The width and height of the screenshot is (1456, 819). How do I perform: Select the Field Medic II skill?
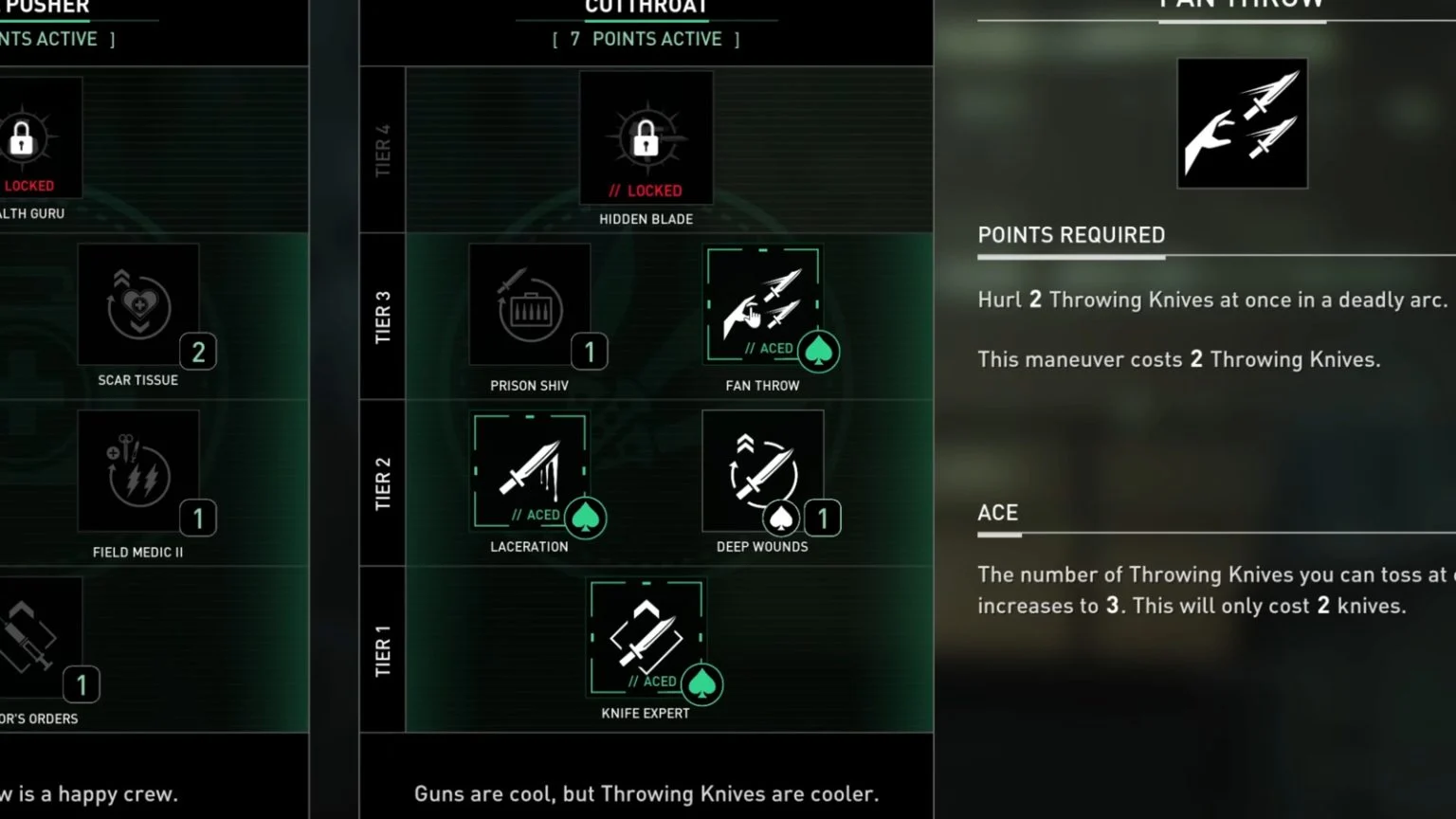[138, 471]
